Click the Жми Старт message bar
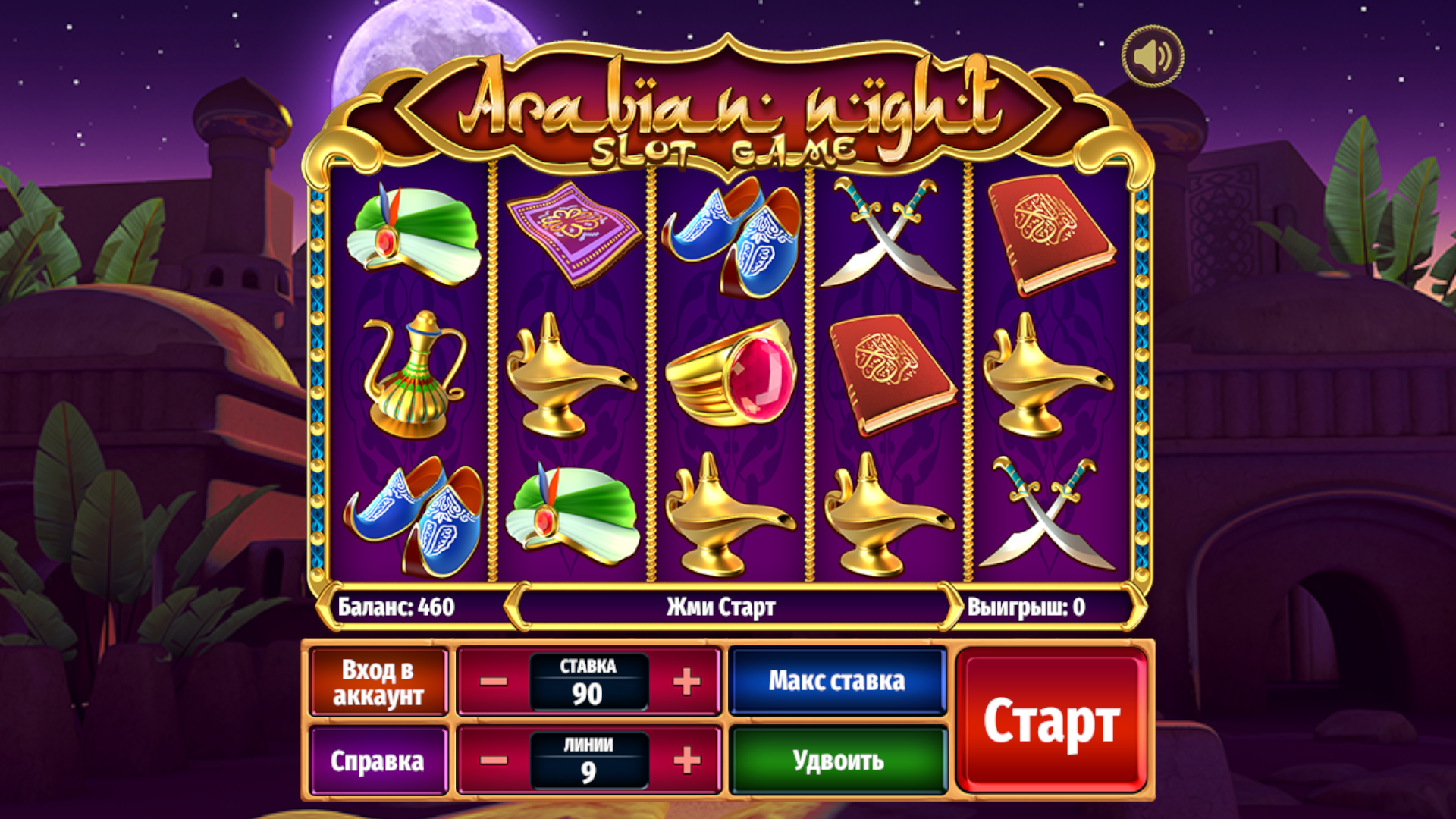Image resolution: width=1456 pixels, height=819 pixels. coord(722,605)
